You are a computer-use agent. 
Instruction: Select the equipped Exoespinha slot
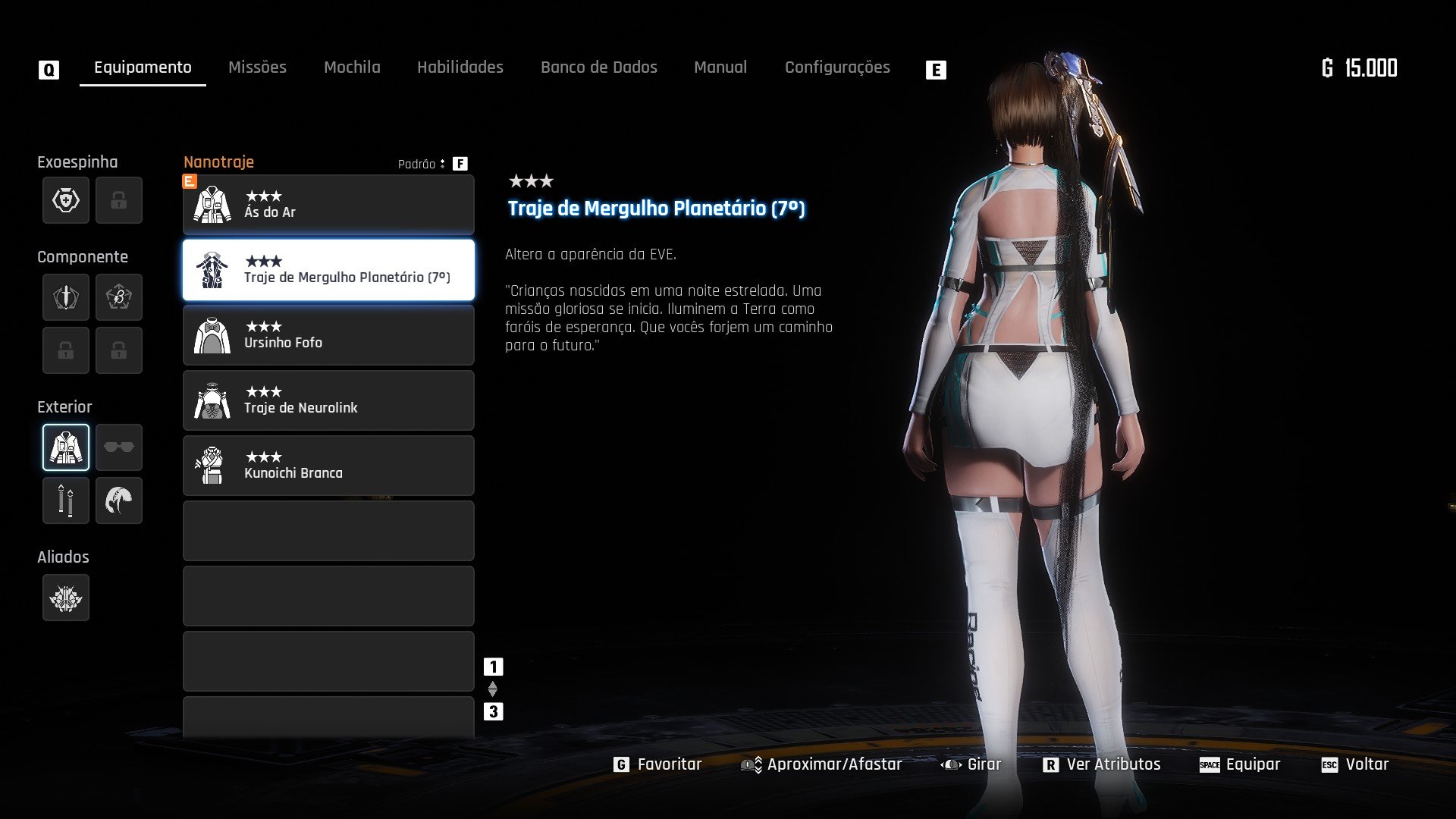[x=66, y=200]
